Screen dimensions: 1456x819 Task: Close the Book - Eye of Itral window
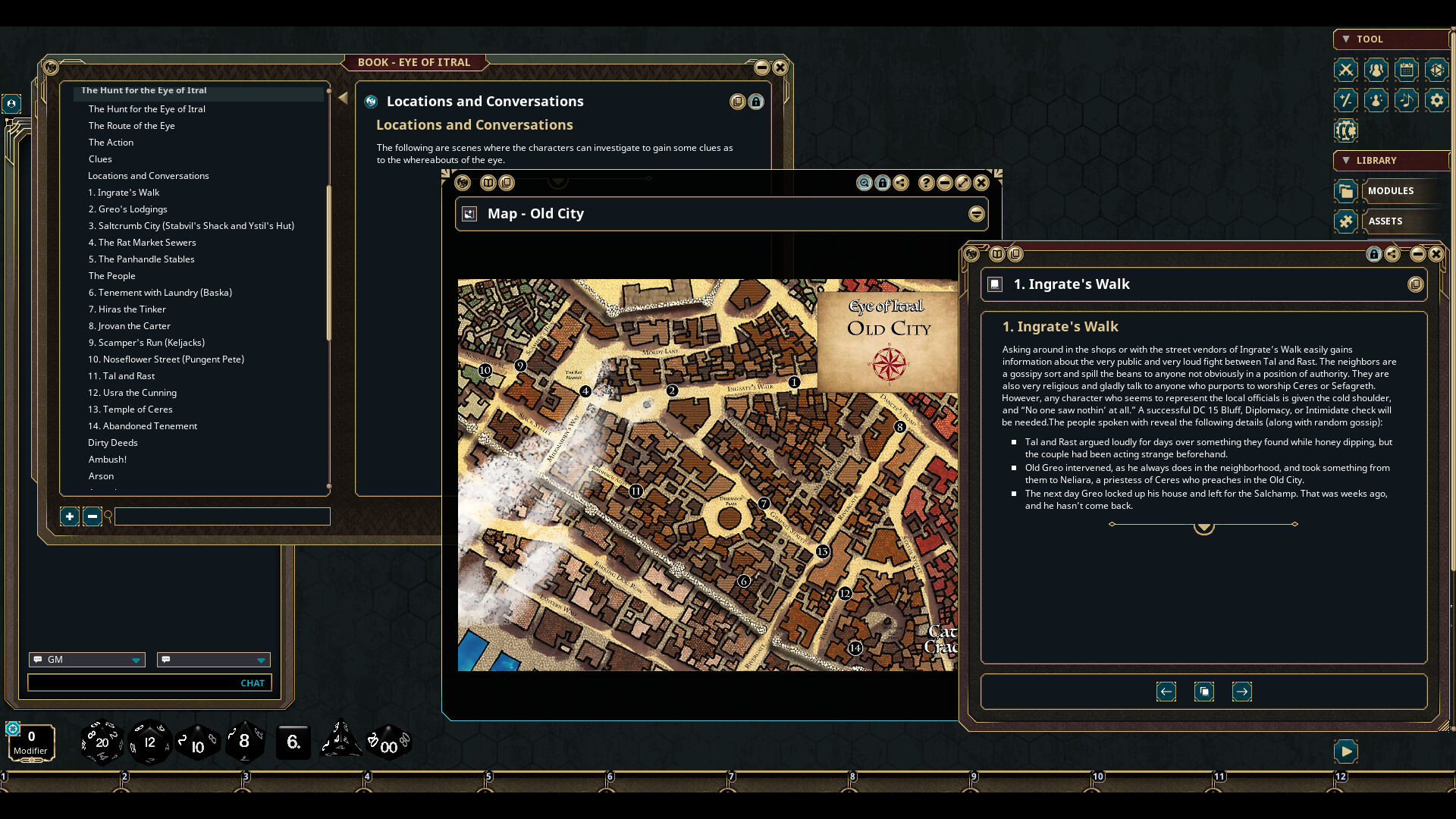point(780,67)
